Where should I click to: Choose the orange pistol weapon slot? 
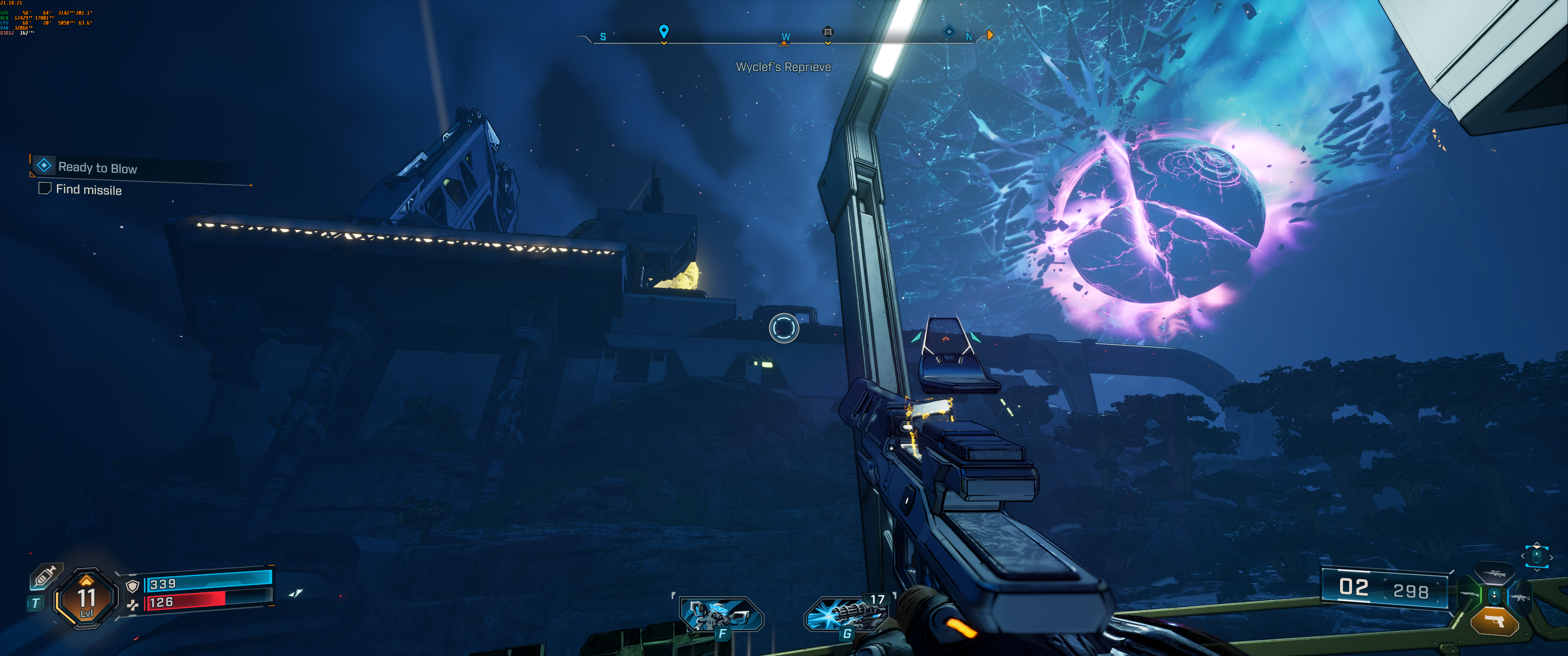click(1494, 621)
